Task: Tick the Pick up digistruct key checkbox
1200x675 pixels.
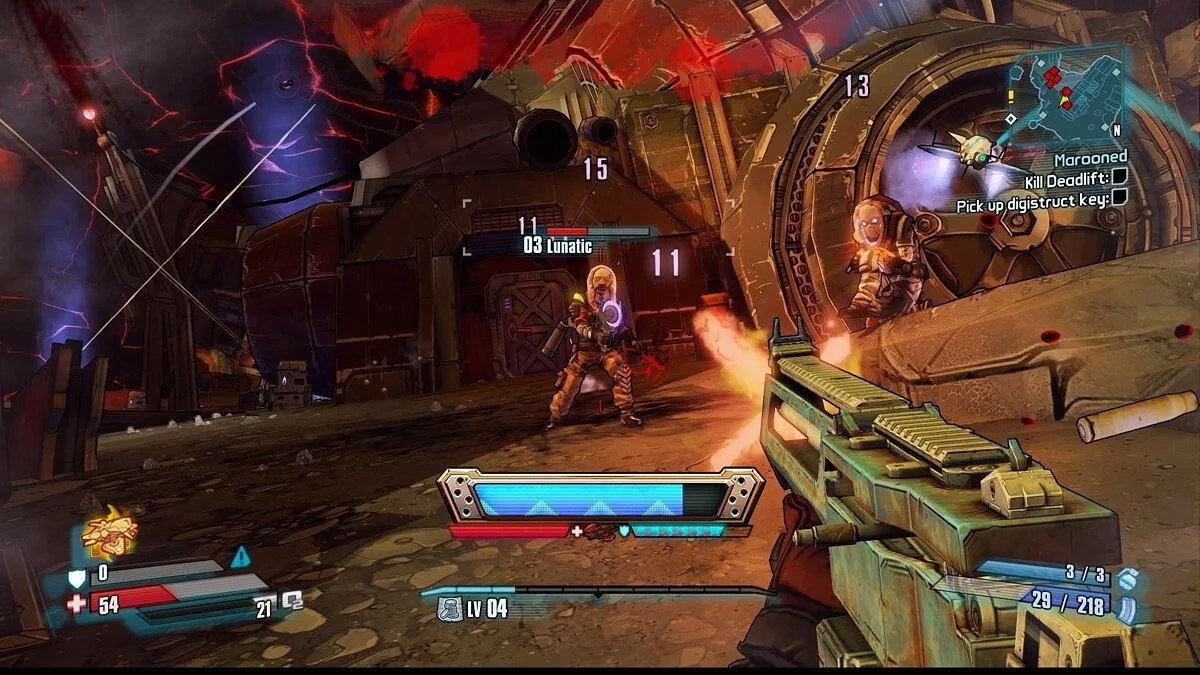Action: click(1120, 198)
